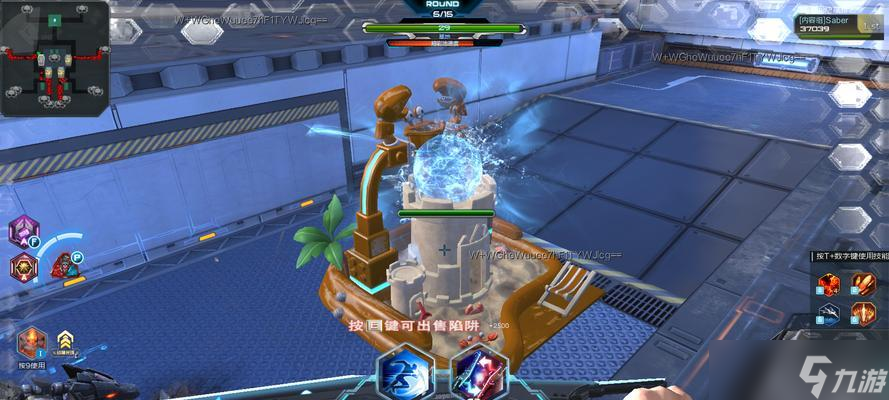Click the yellow rank-up chevron icon
This screenshot has width=889, height=400.
click(x=66, y=339)
